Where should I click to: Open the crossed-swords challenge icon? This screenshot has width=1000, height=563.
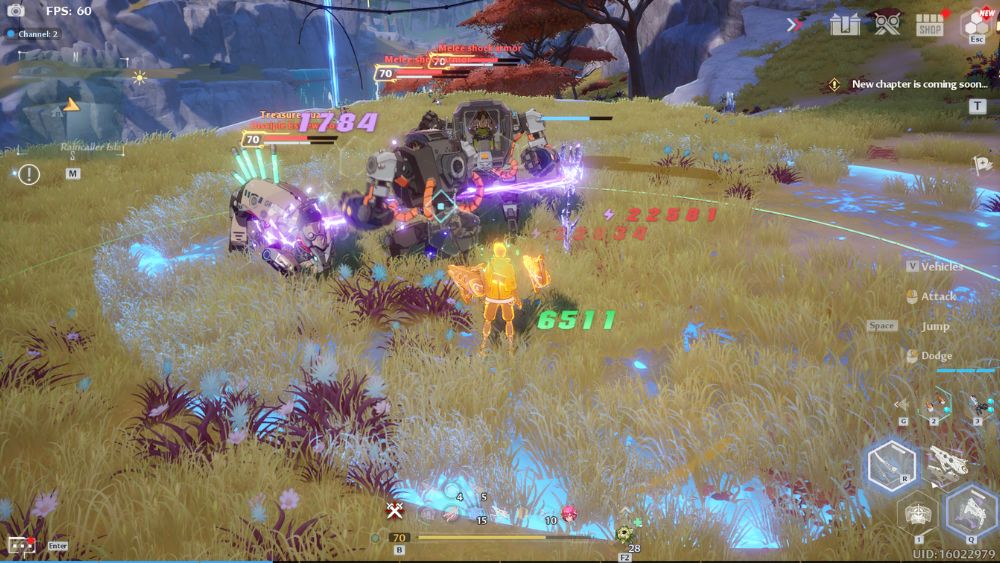click(885, 24)
